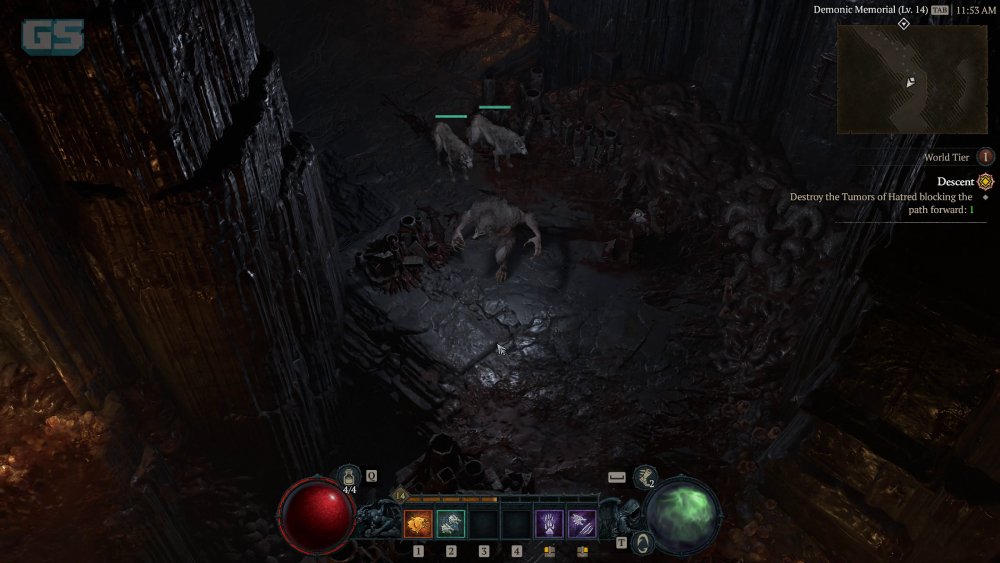Activate the orange bear skill in slot 1

click(x=418, y=523)
